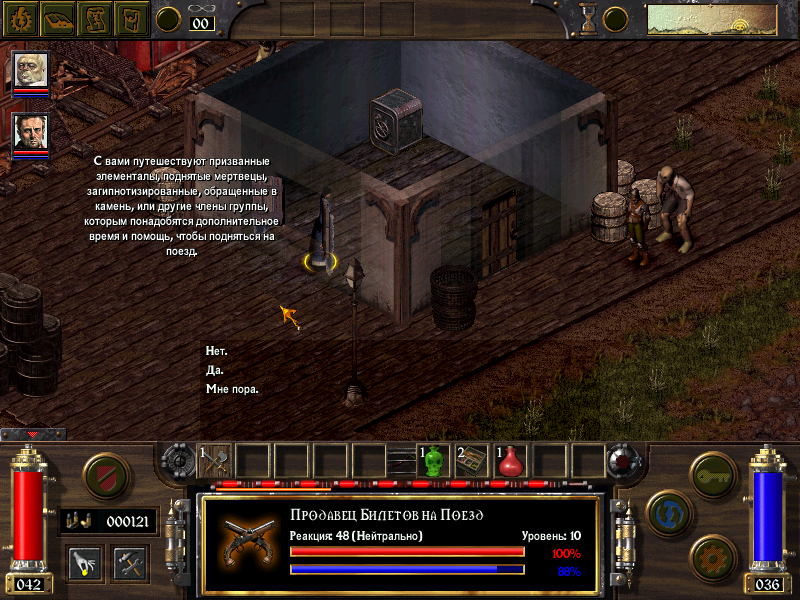The image size is (800, 600).
Task: Click the blue swirl round button
Action: 668,512
